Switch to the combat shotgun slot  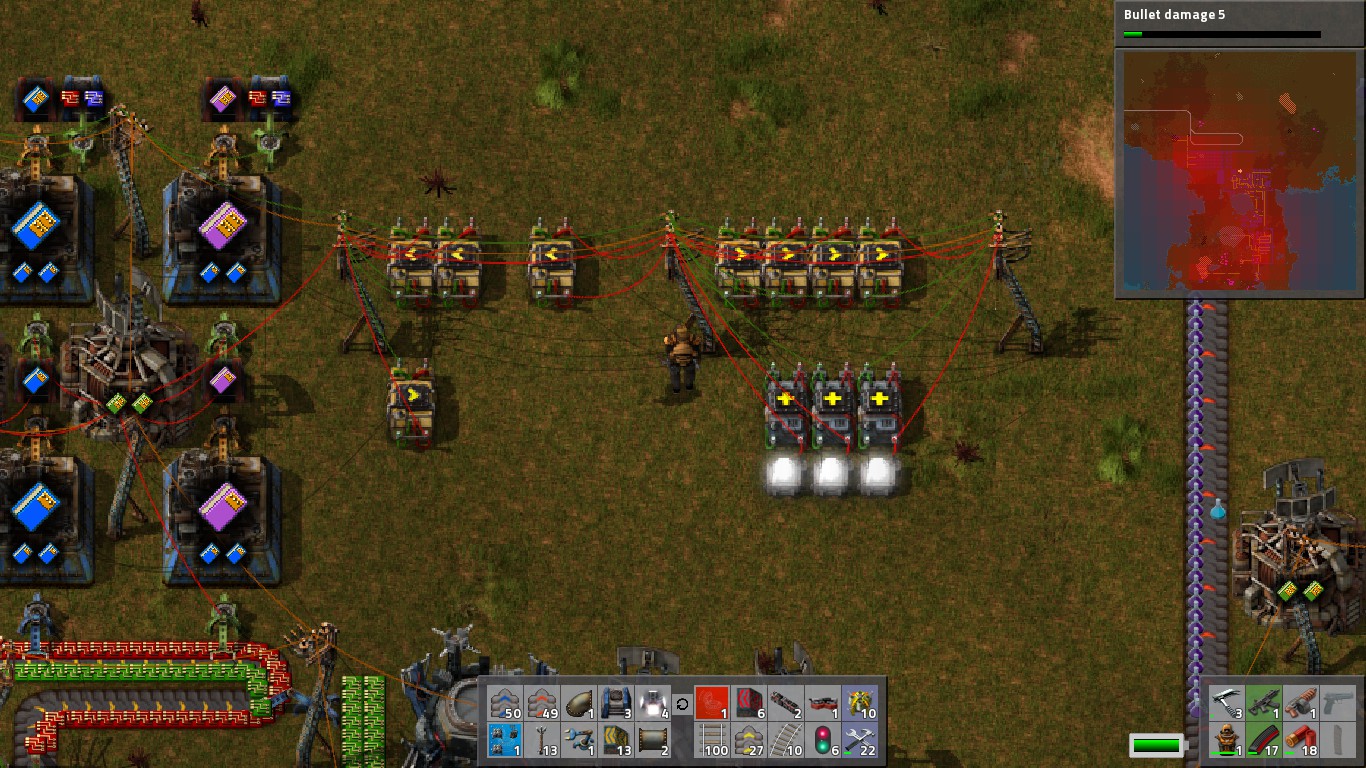[1300, 703]
